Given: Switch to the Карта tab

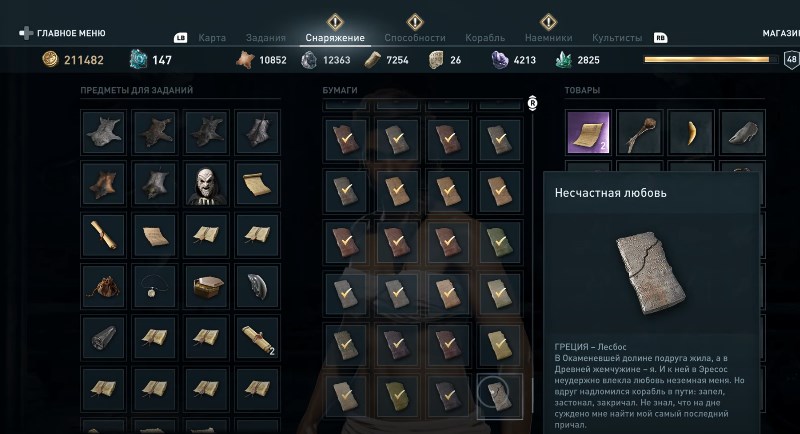Looking at the screenshot, I should [212, 38].
